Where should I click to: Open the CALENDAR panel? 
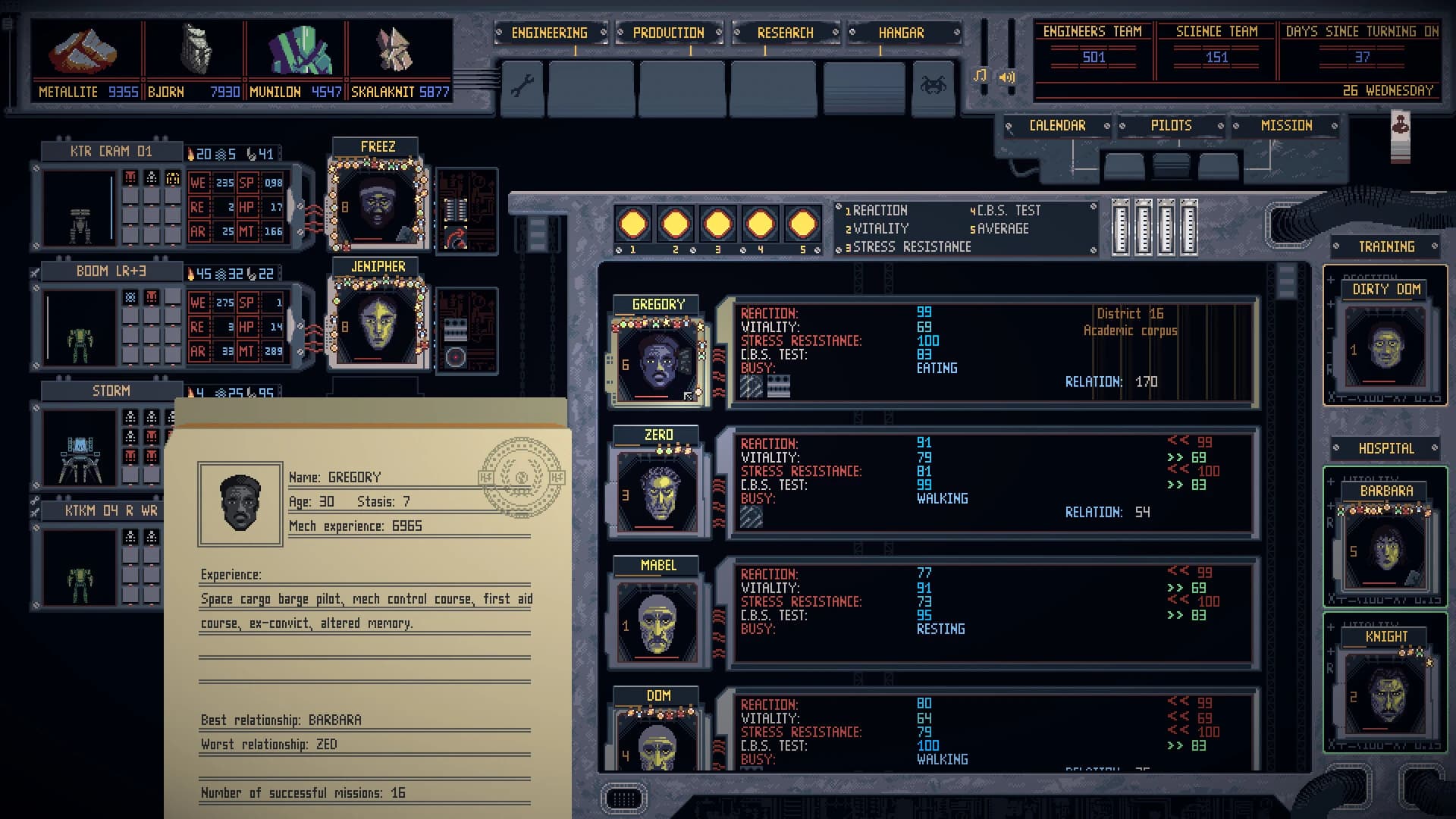pos(1058,125)
